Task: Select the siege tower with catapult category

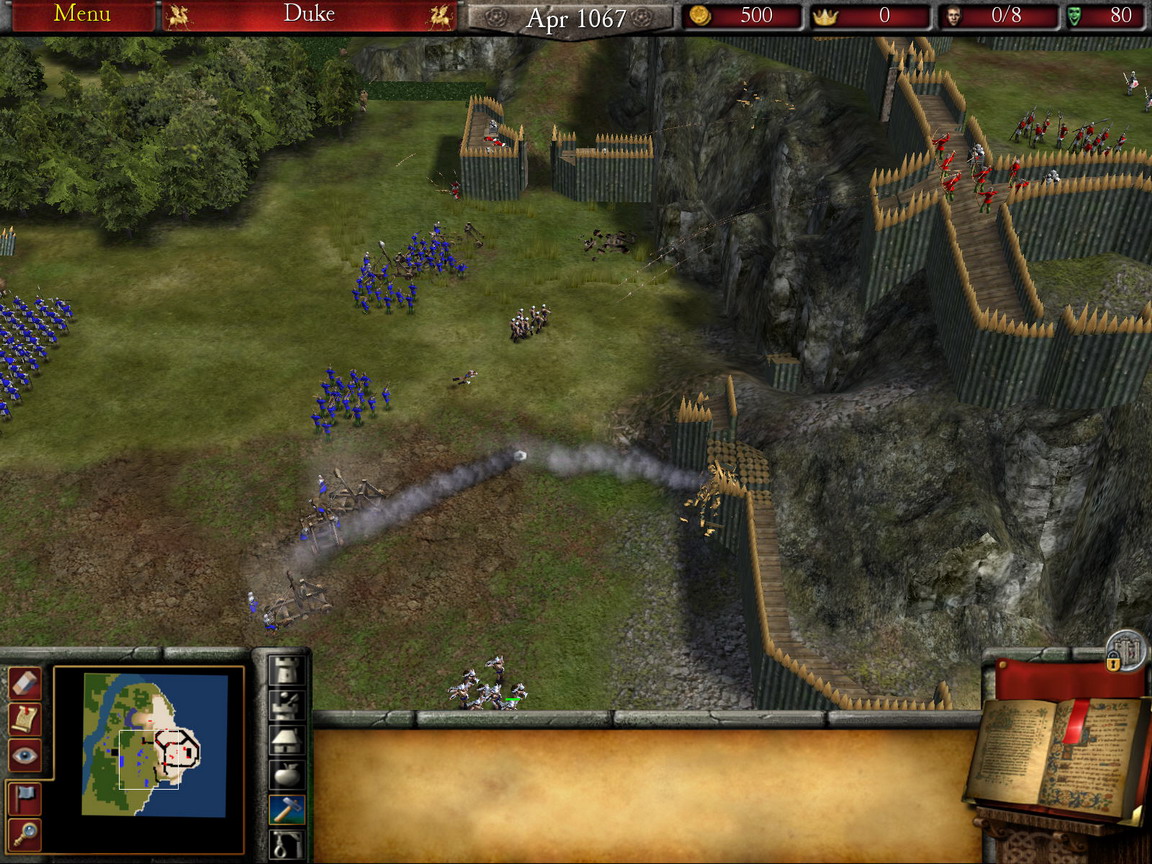Action: [x=288, y=706]
